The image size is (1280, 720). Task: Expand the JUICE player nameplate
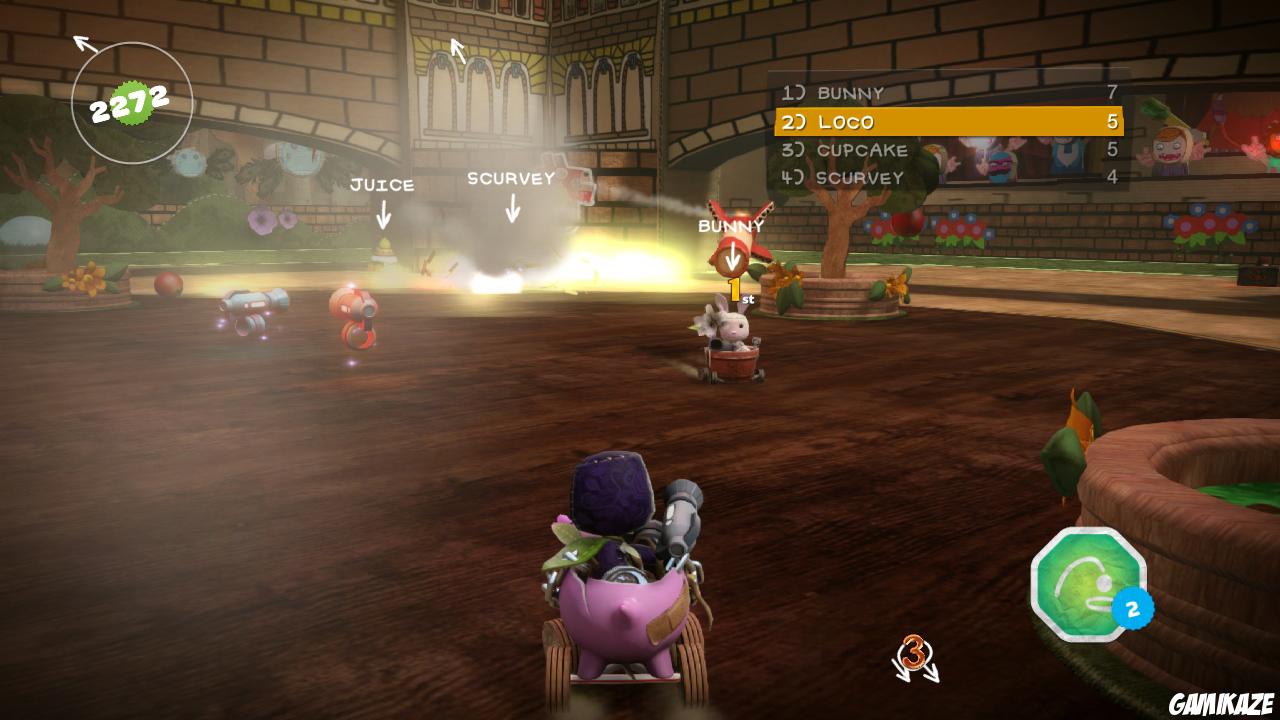tap(382, 184)
